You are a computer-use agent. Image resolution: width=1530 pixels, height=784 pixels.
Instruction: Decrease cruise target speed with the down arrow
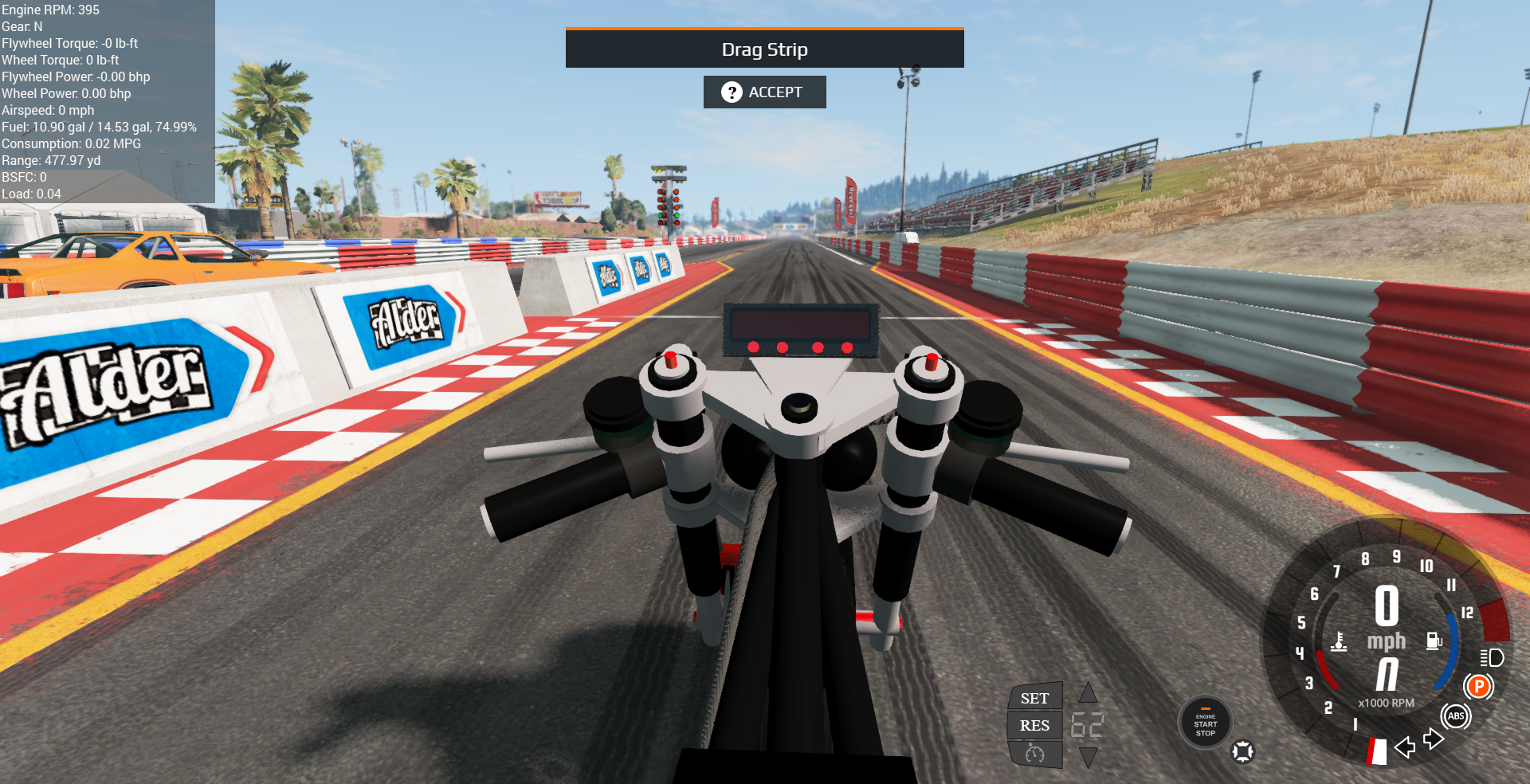(1089, 757)
